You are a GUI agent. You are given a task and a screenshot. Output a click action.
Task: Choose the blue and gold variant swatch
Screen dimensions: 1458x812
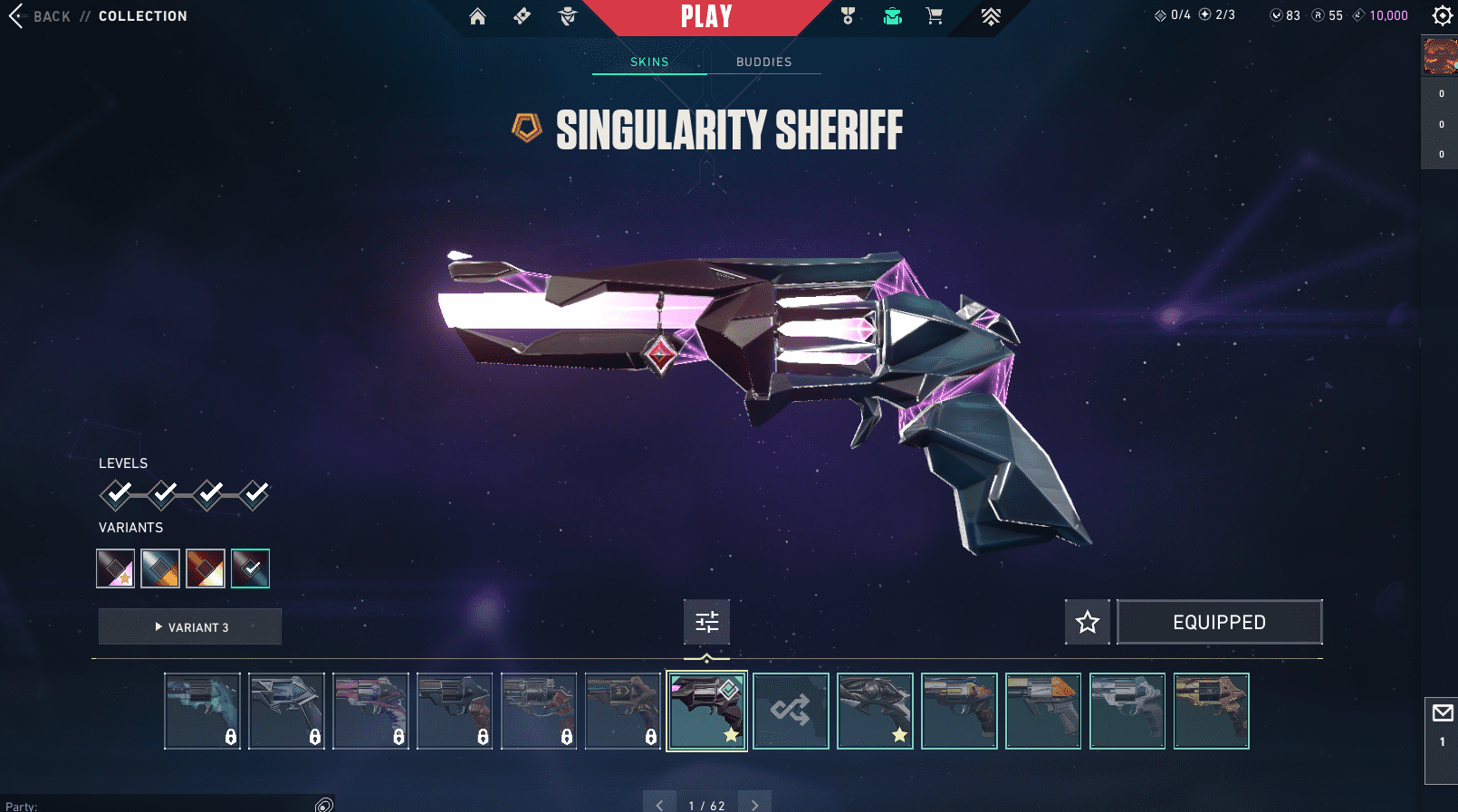click(x=160, y=568)
